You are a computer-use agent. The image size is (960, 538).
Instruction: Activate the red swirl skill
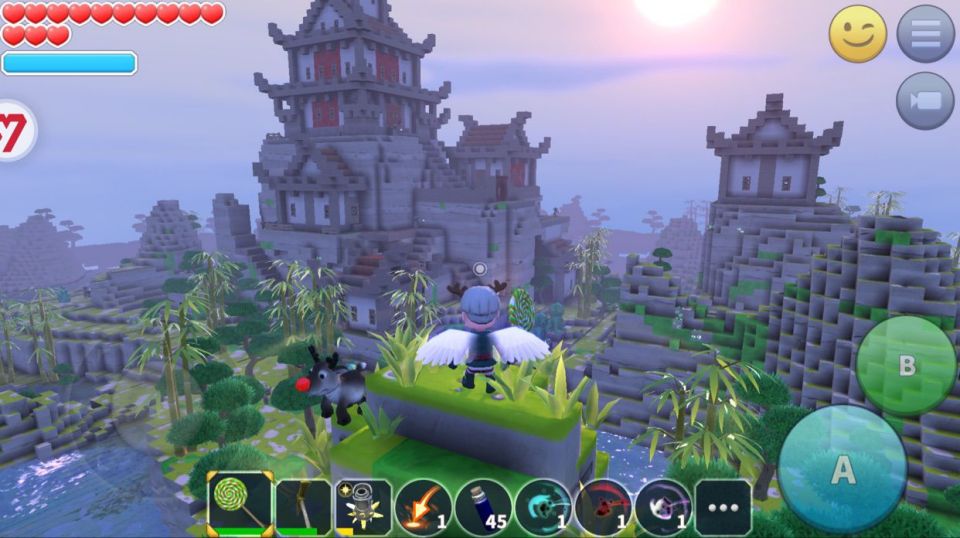coord(603,506)
